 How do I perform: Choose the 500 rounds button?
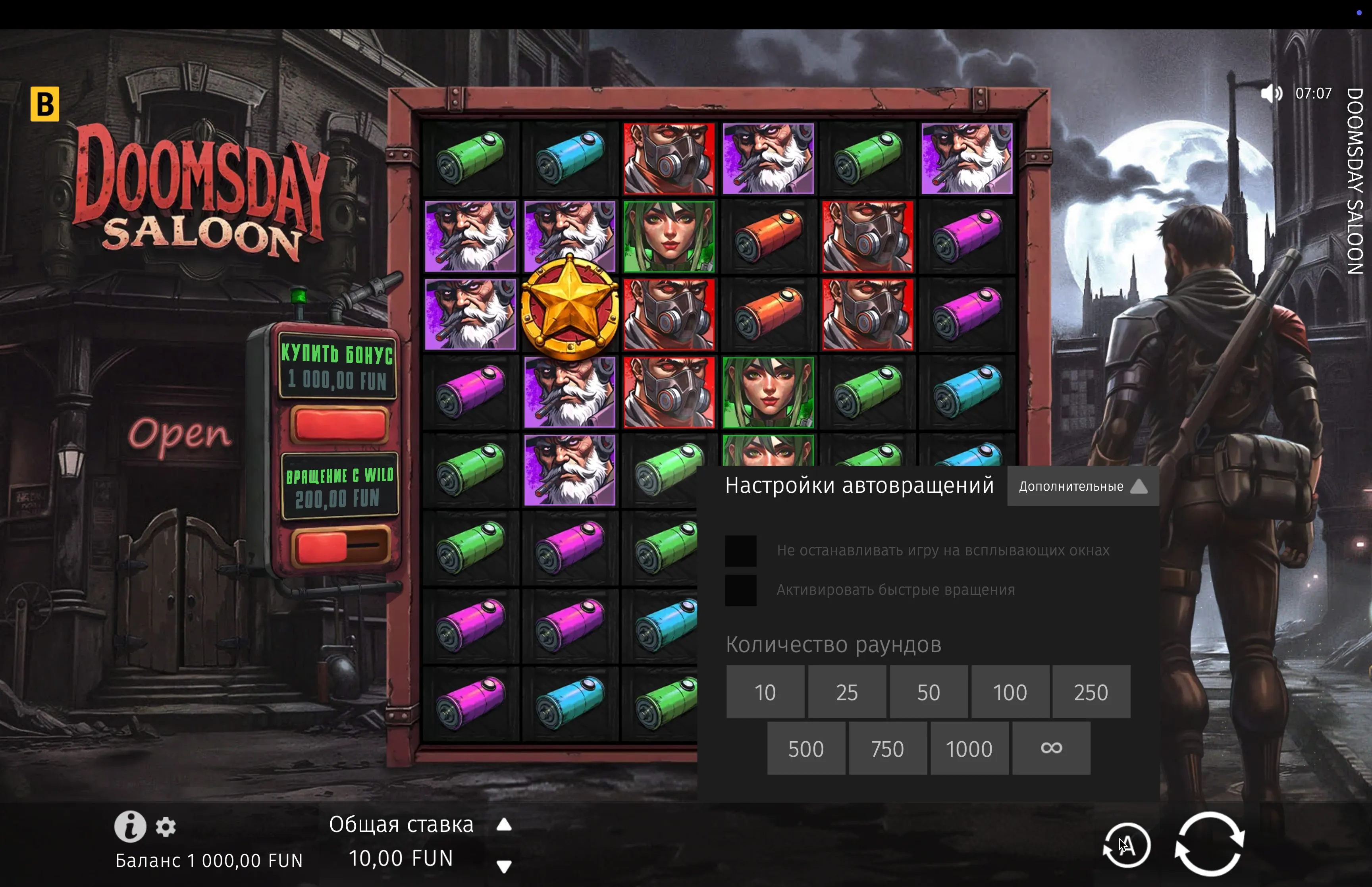(x=806, y=748)
